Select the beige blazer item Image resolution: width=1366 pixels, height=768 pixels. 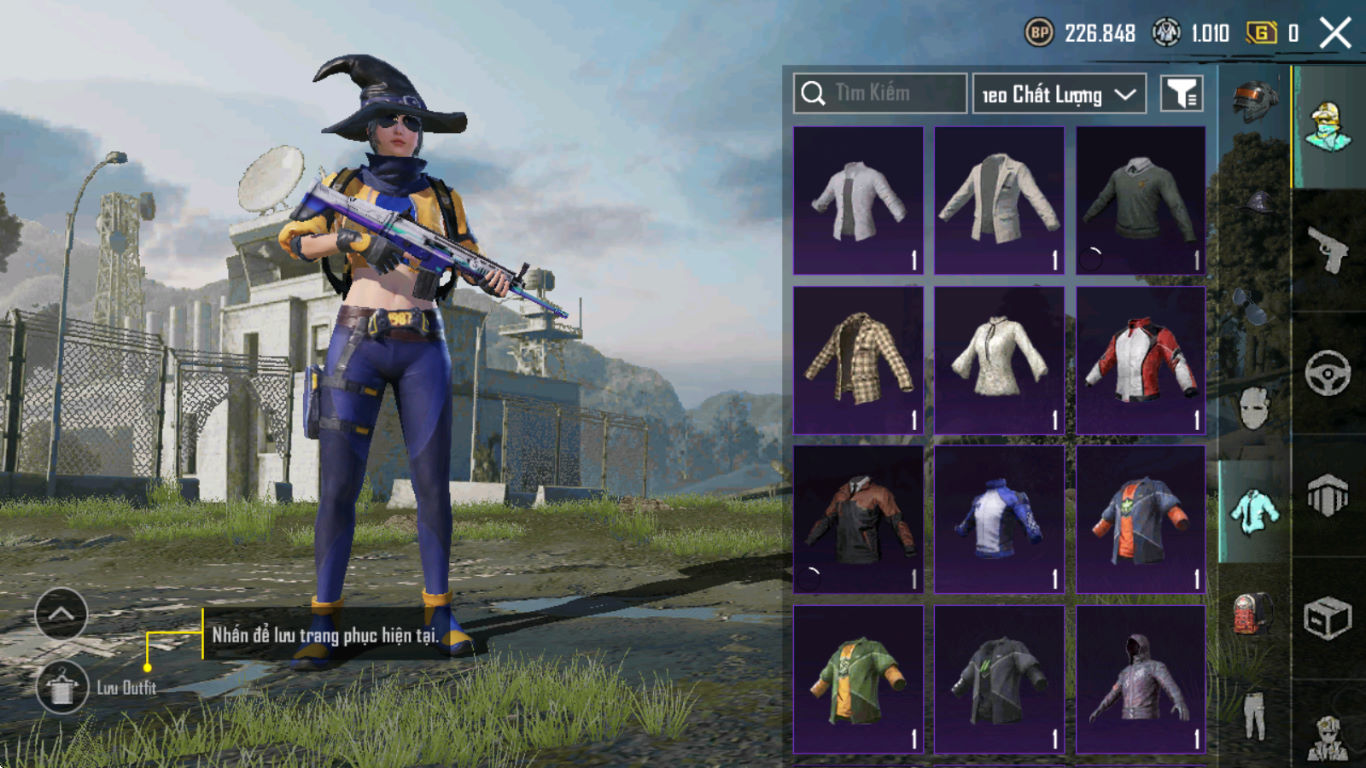pos(999,200)
